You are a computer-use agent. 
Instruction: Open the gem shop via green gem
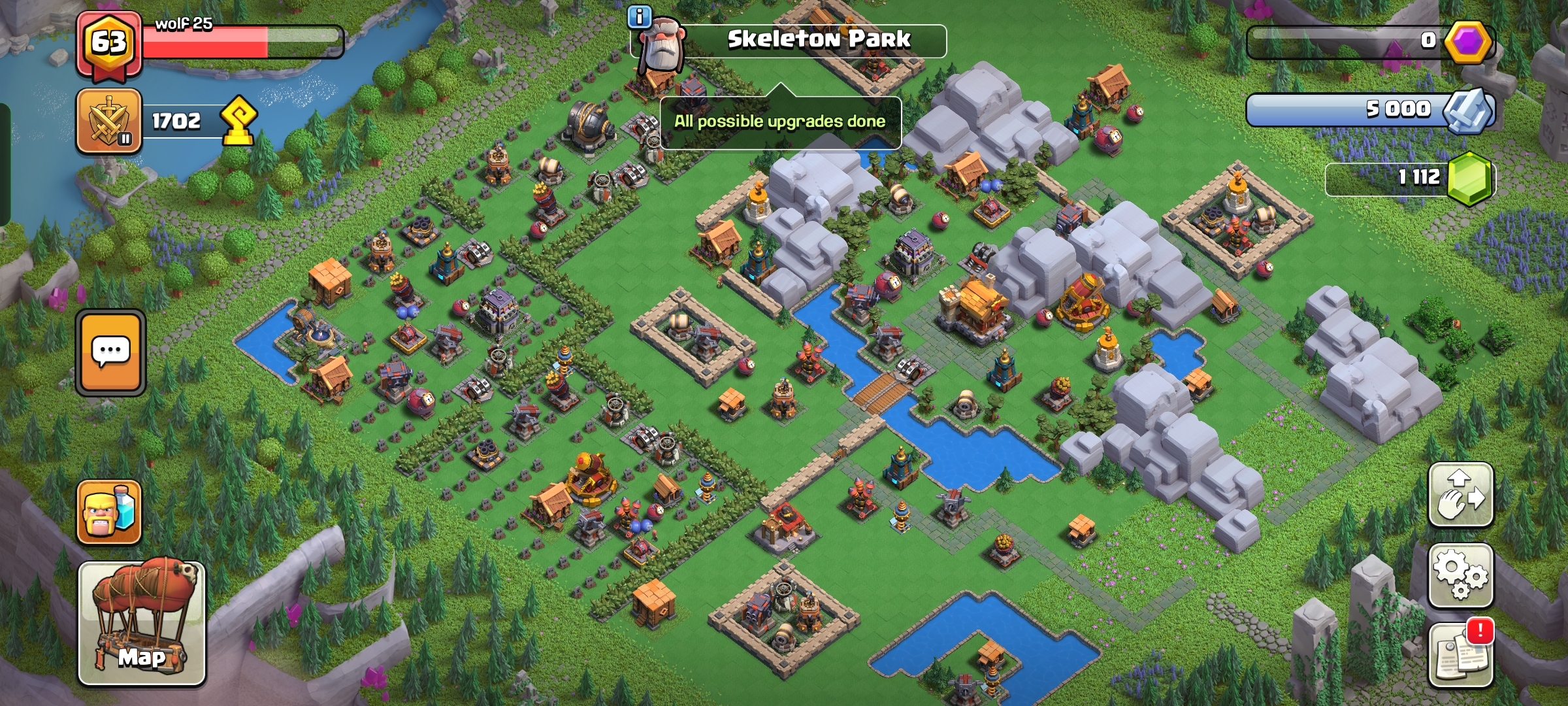click(1470, 178)
